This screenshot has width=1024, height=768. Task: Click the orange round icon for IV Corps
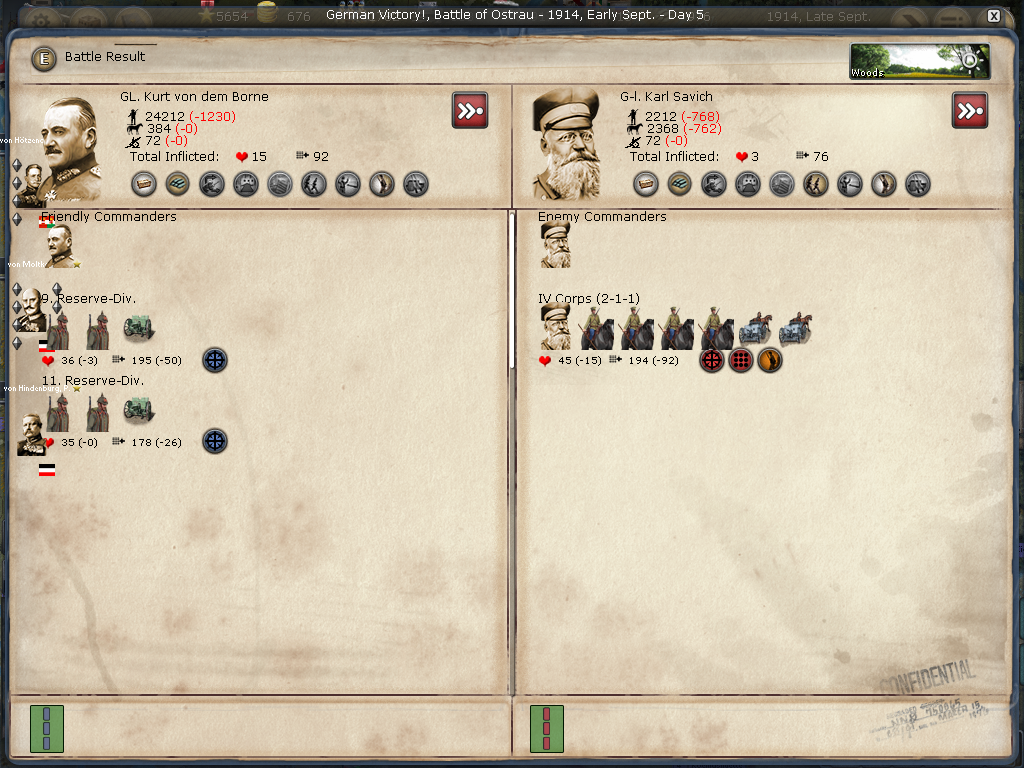tap(769, 360)
